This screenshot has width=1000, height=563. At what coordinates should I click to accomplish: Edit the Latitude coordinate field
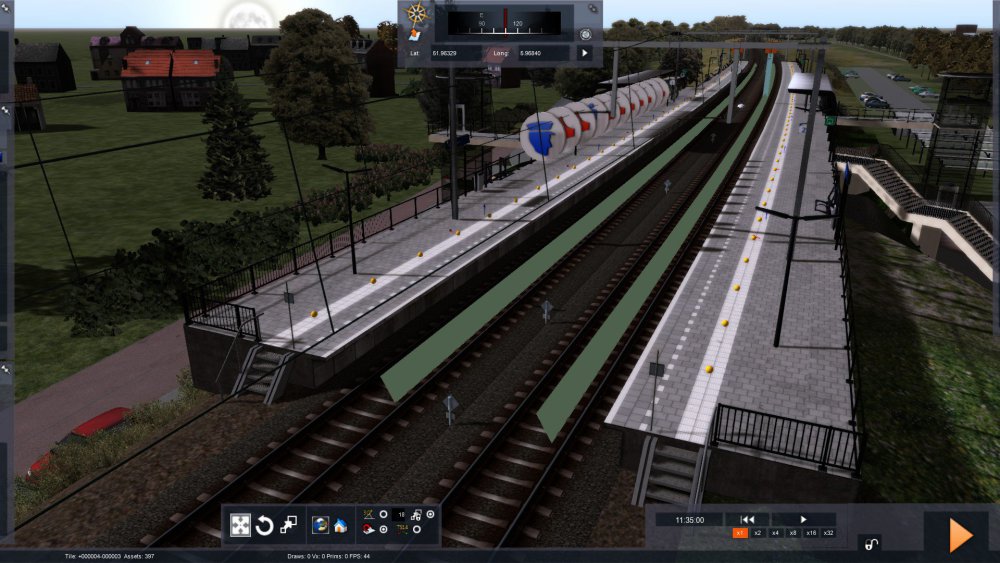point(461,52)
